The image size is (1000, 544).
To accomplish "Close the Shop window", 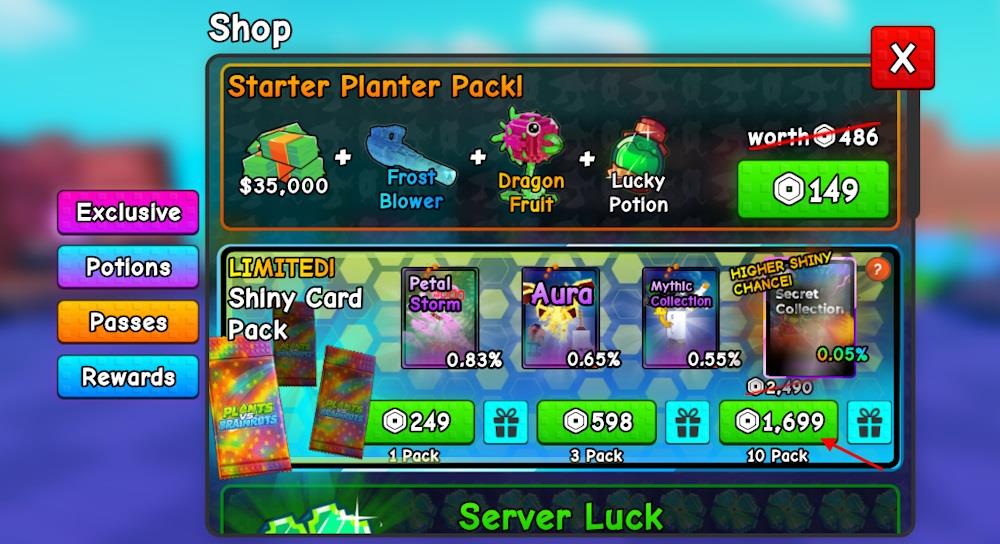I will coord(902,59).
